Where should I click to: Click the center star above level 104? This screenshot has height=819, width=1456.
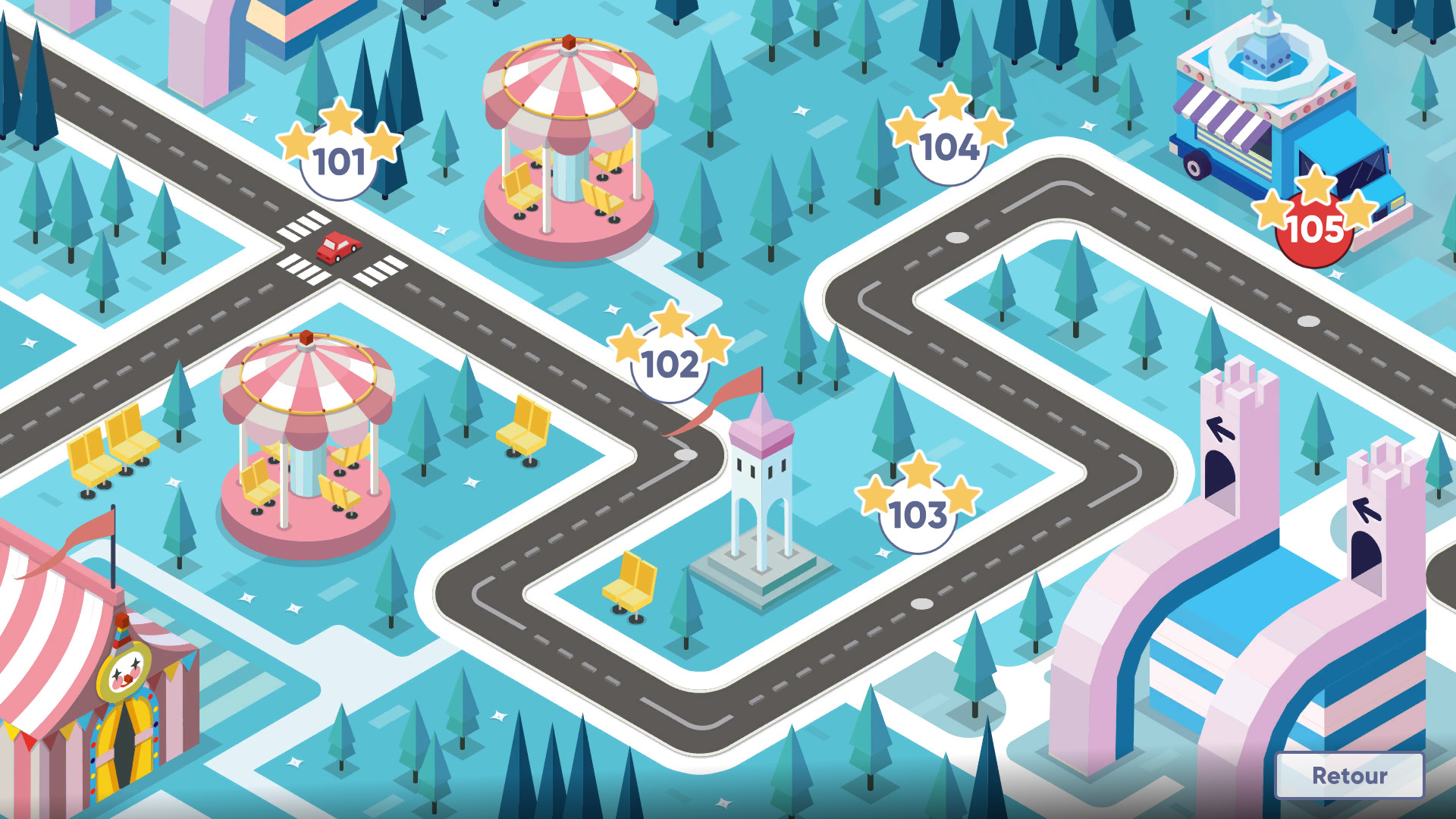click(x=950, y=102)
